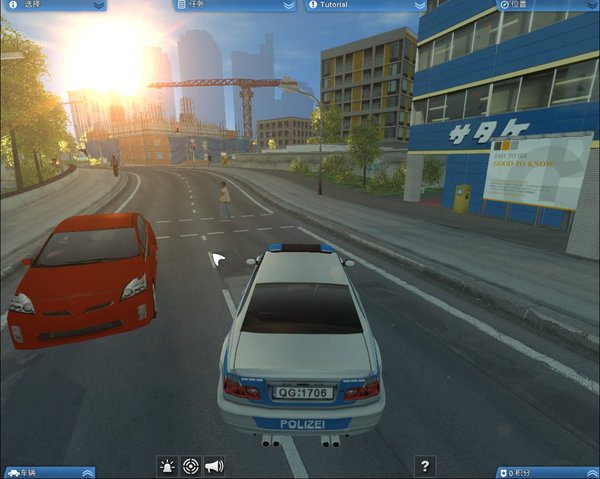Use the megaphone loudspeaker icon
This screenshot has height=479, width=600.
click(x=213, y=466)
